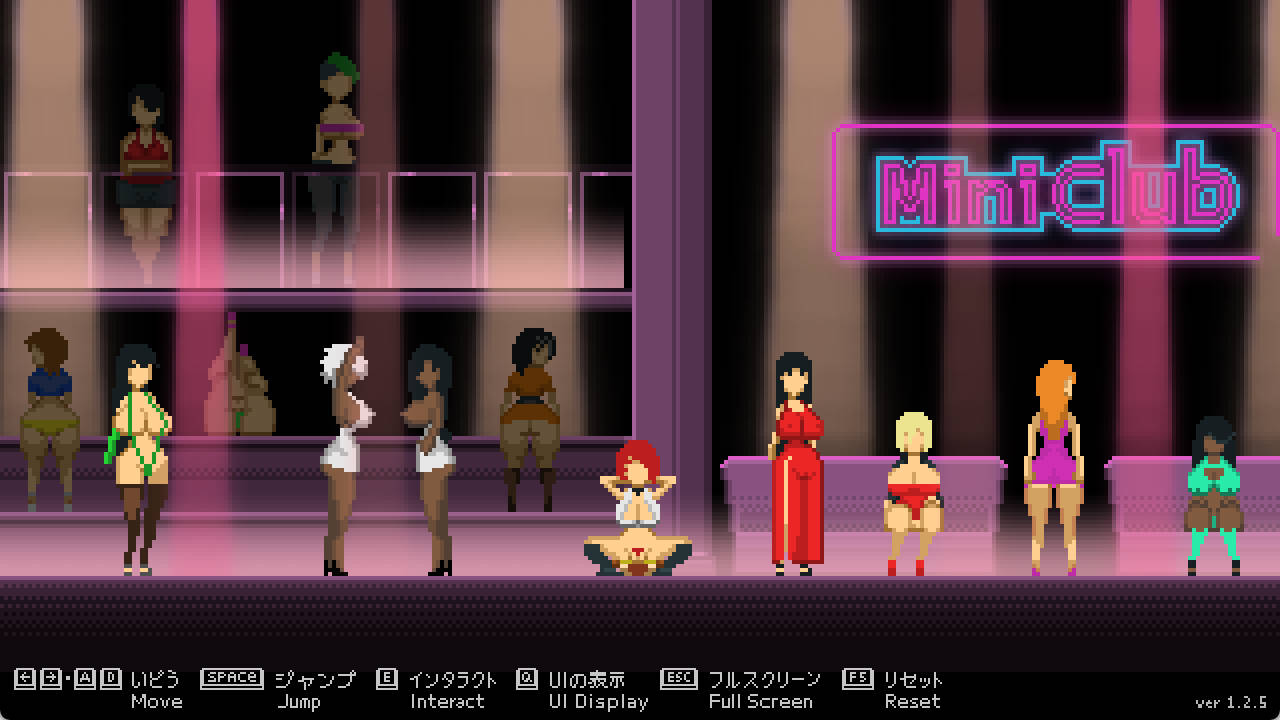Click the ESC key icon in the hint bar
This screenshot has height=720, width=1280.
pyautogui.click(x=678, y=678)
